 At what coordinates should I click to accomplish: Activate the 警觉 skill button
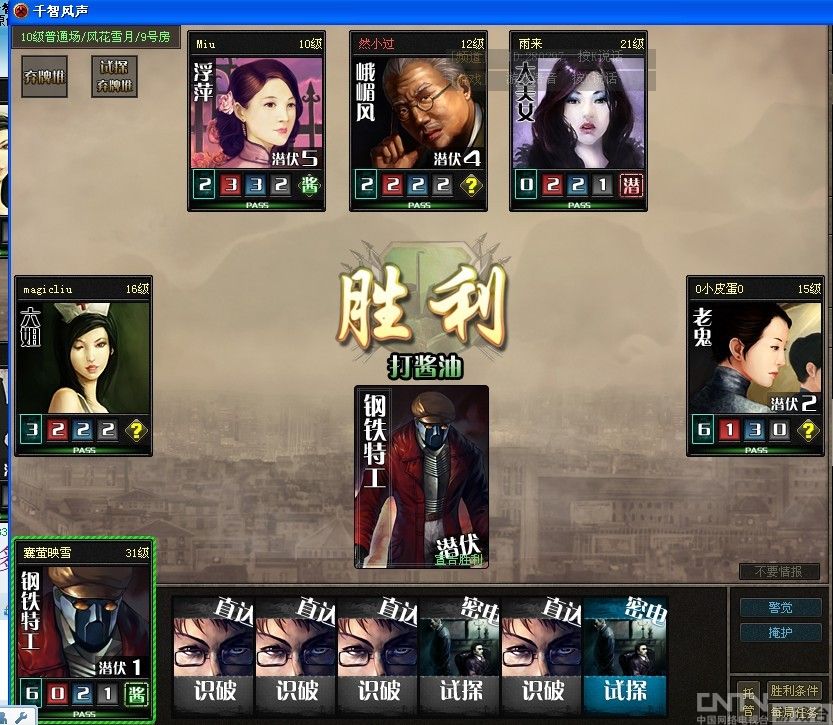[780, 607]
